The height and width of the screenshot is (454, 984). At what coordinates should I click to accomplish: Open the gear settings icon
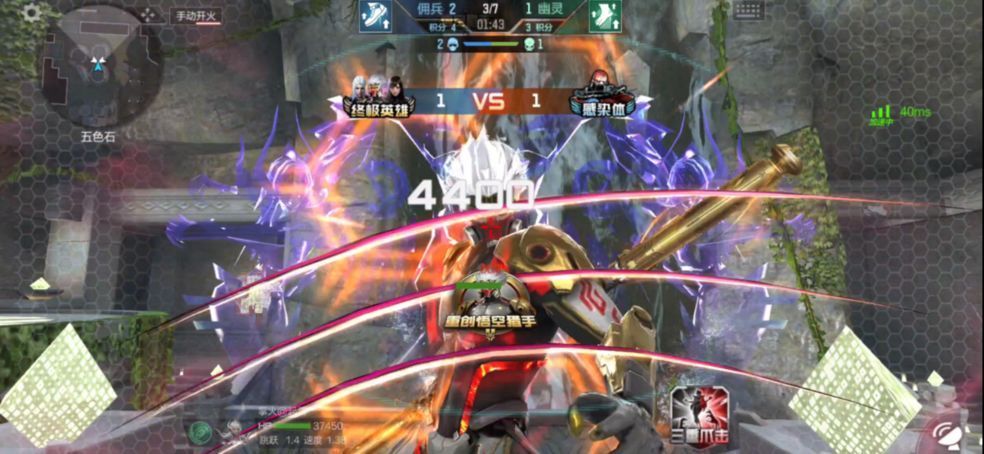[32, 13]
